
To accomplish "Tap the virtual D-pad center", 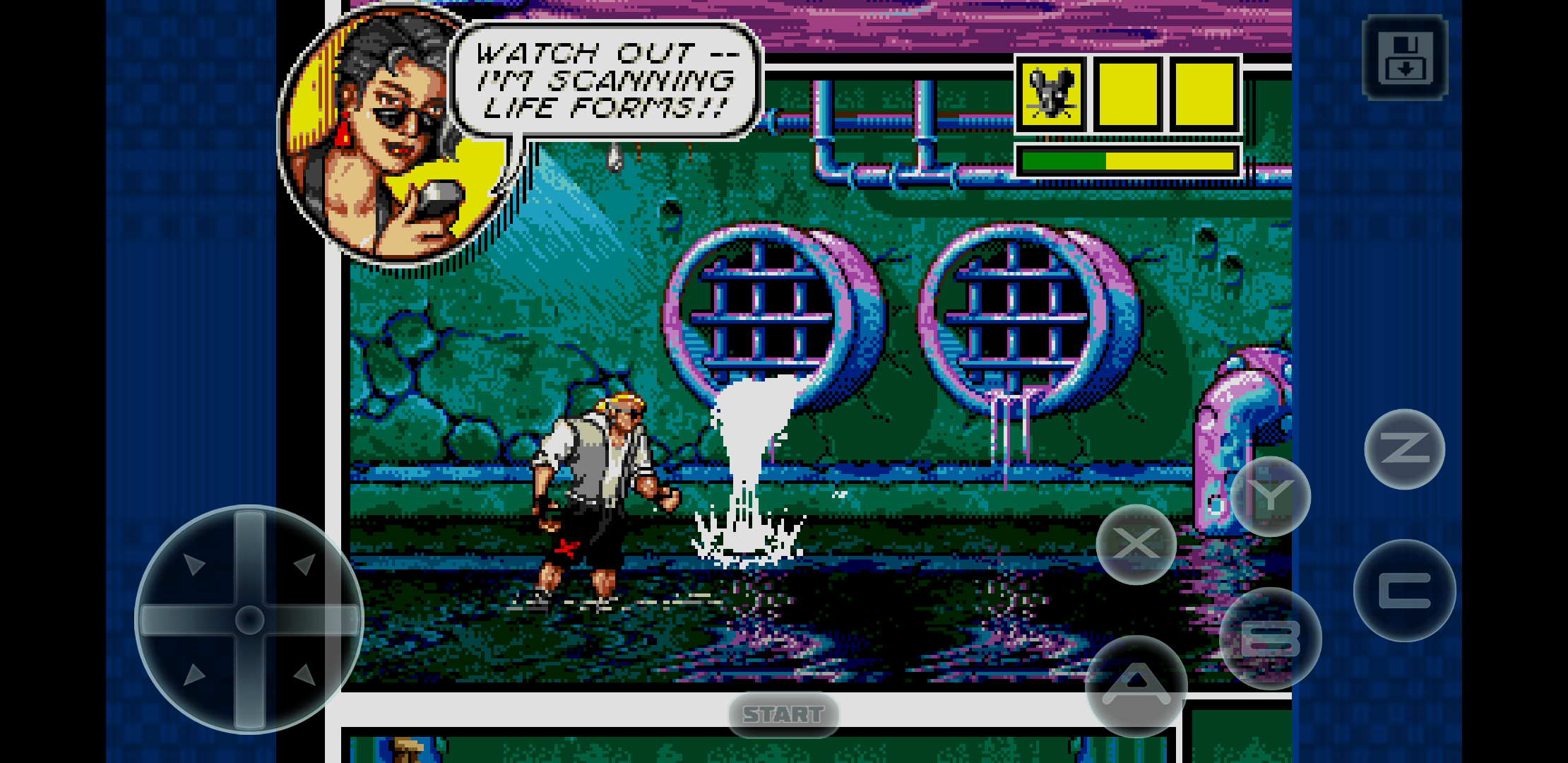I will (x=249, y=620).
